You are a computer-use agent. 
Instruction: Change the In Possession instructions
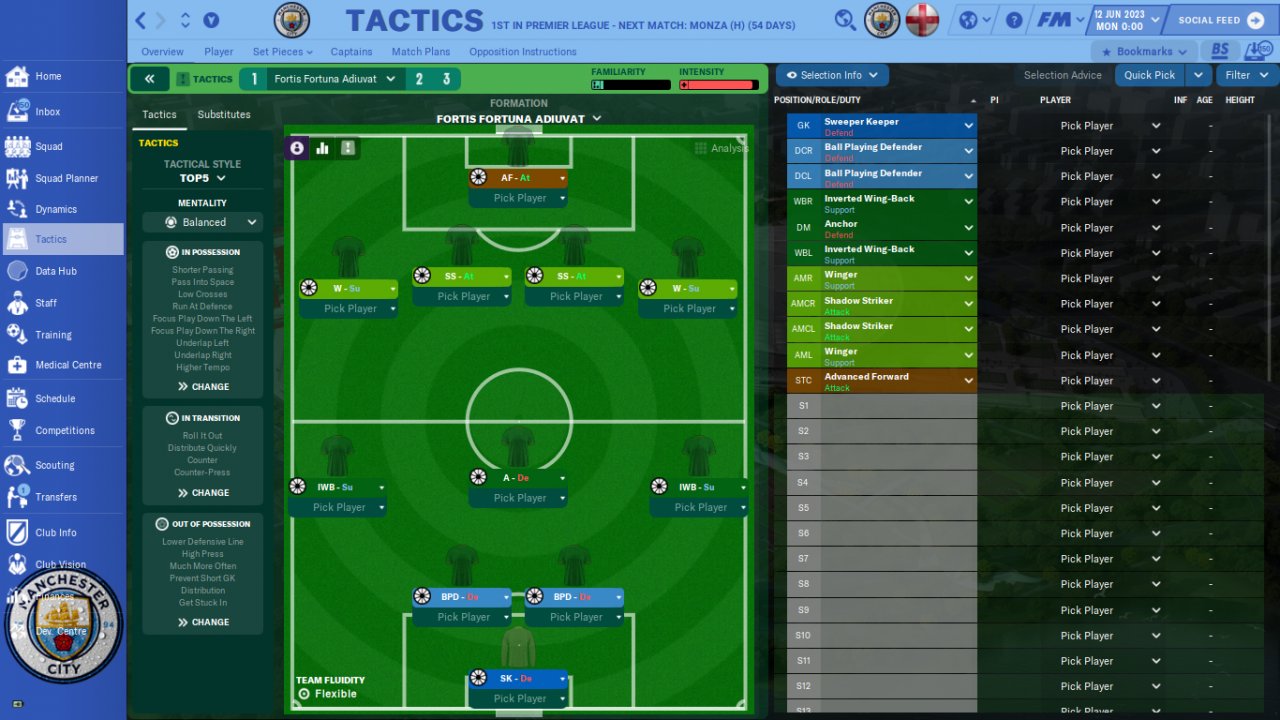pos(203,387)
